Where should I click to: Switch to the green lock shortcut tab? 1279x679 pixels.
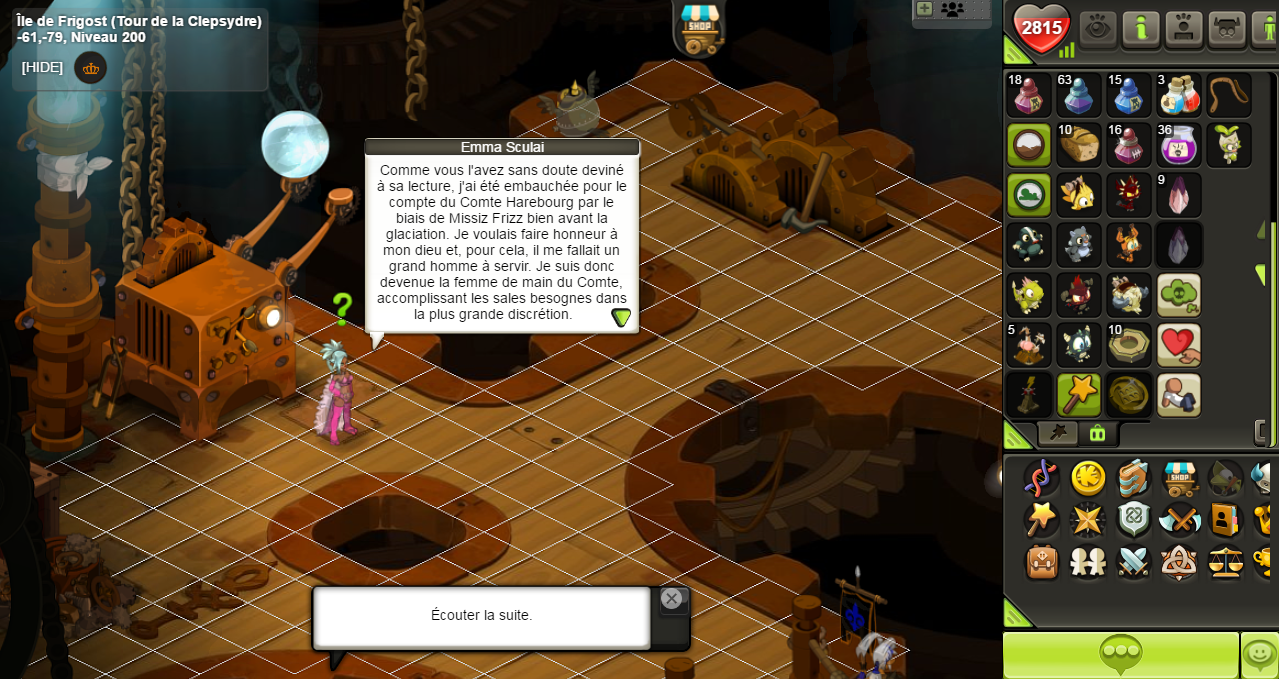tap(1097, 433)
